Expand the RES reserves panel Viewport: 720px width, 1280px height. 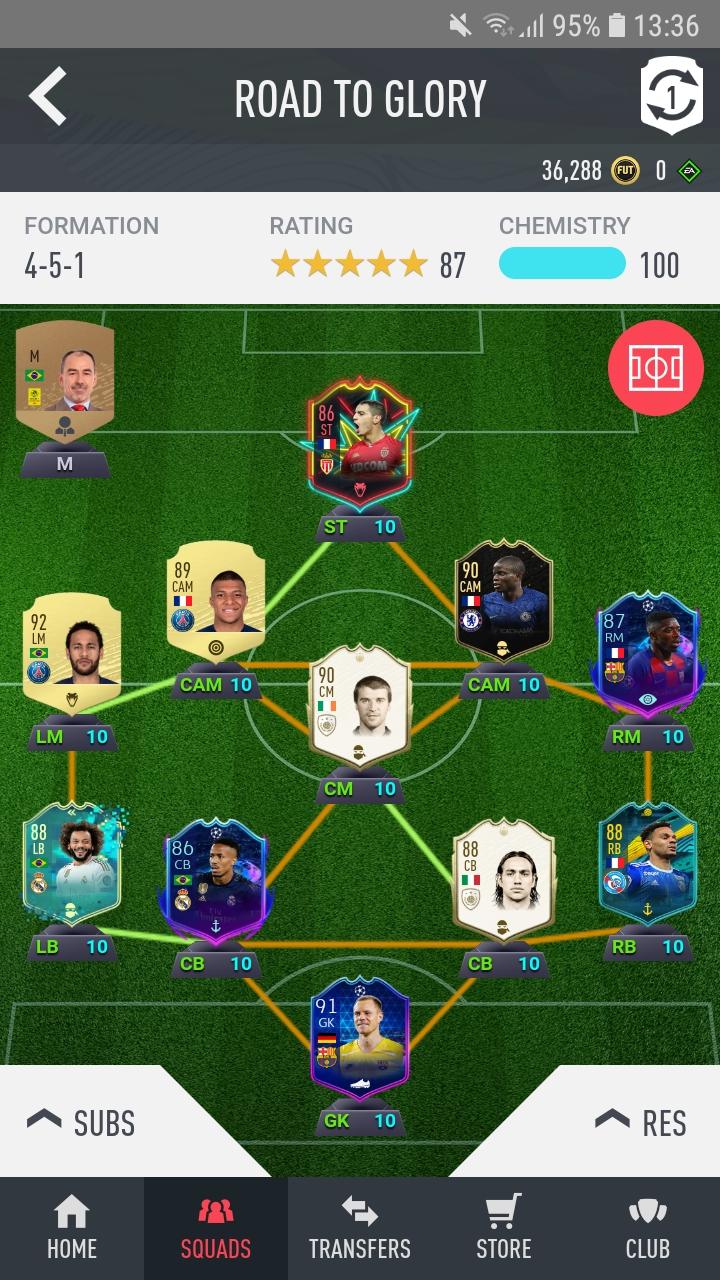(640, 1122)
